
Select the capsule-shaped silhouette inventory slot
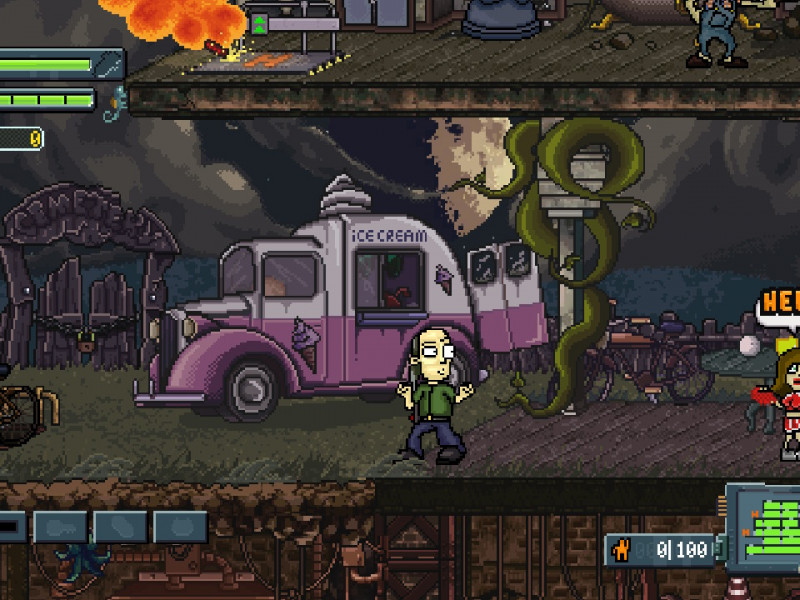(121, 527)
